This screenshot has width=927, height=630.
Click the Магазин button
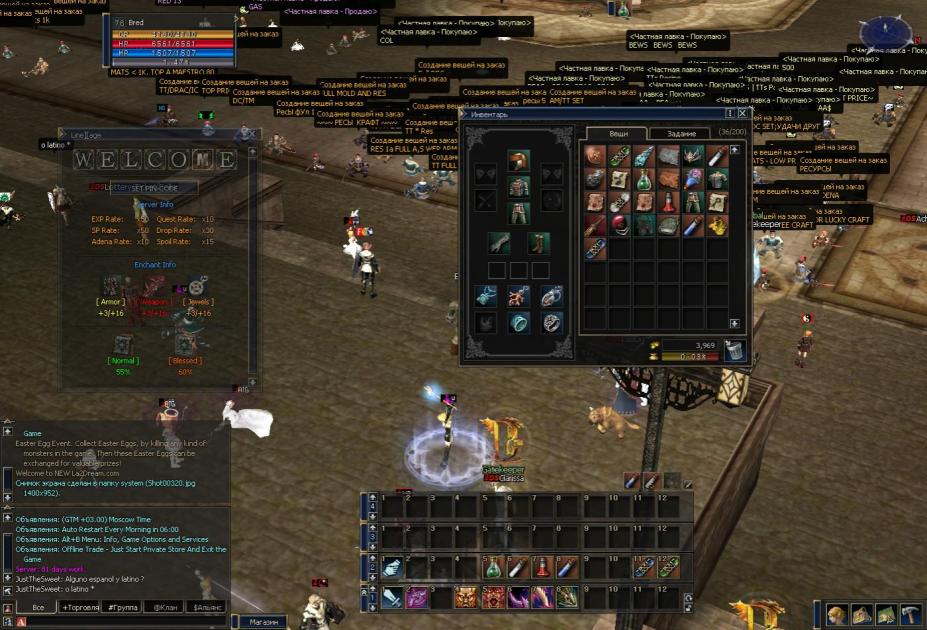click(x=265, y=622)
